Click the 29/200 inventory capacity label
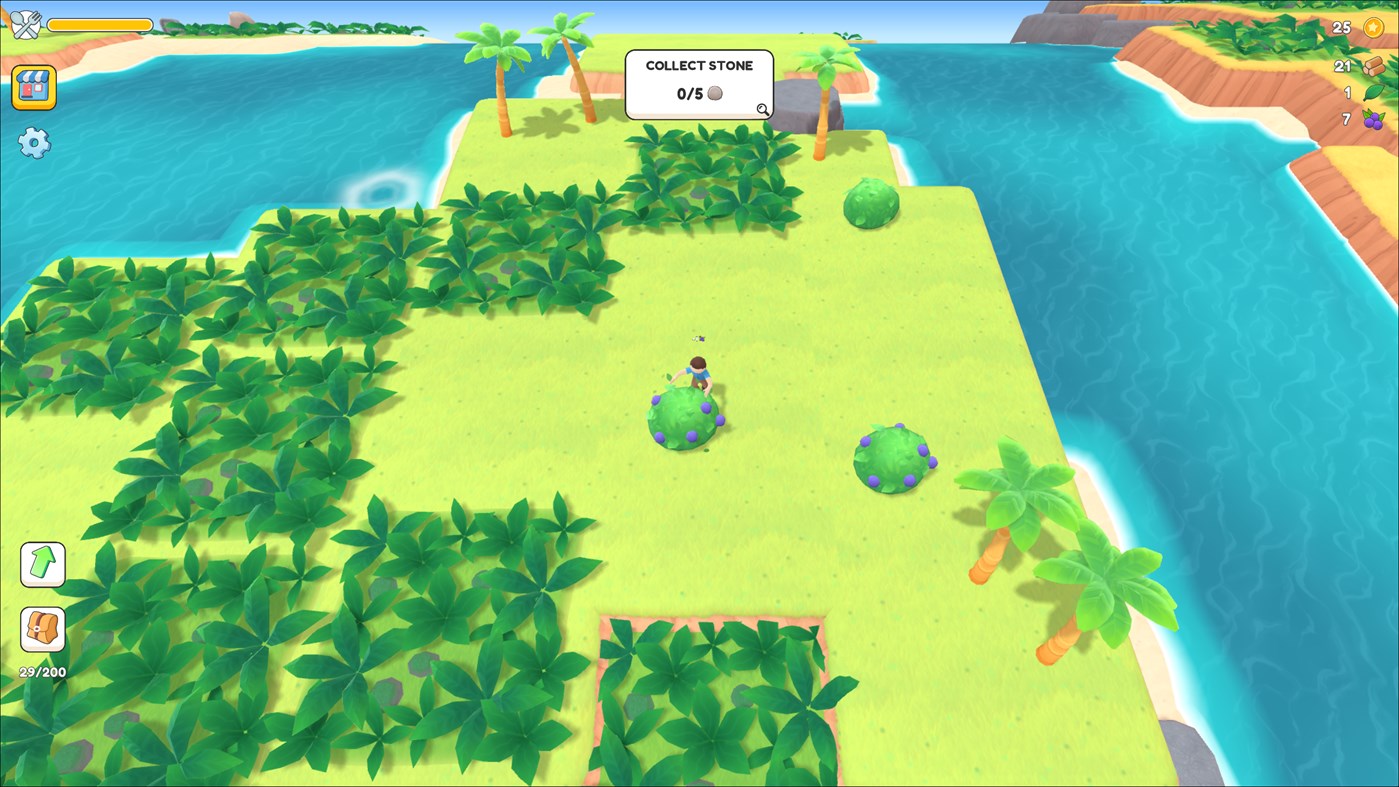 point(40,672)
